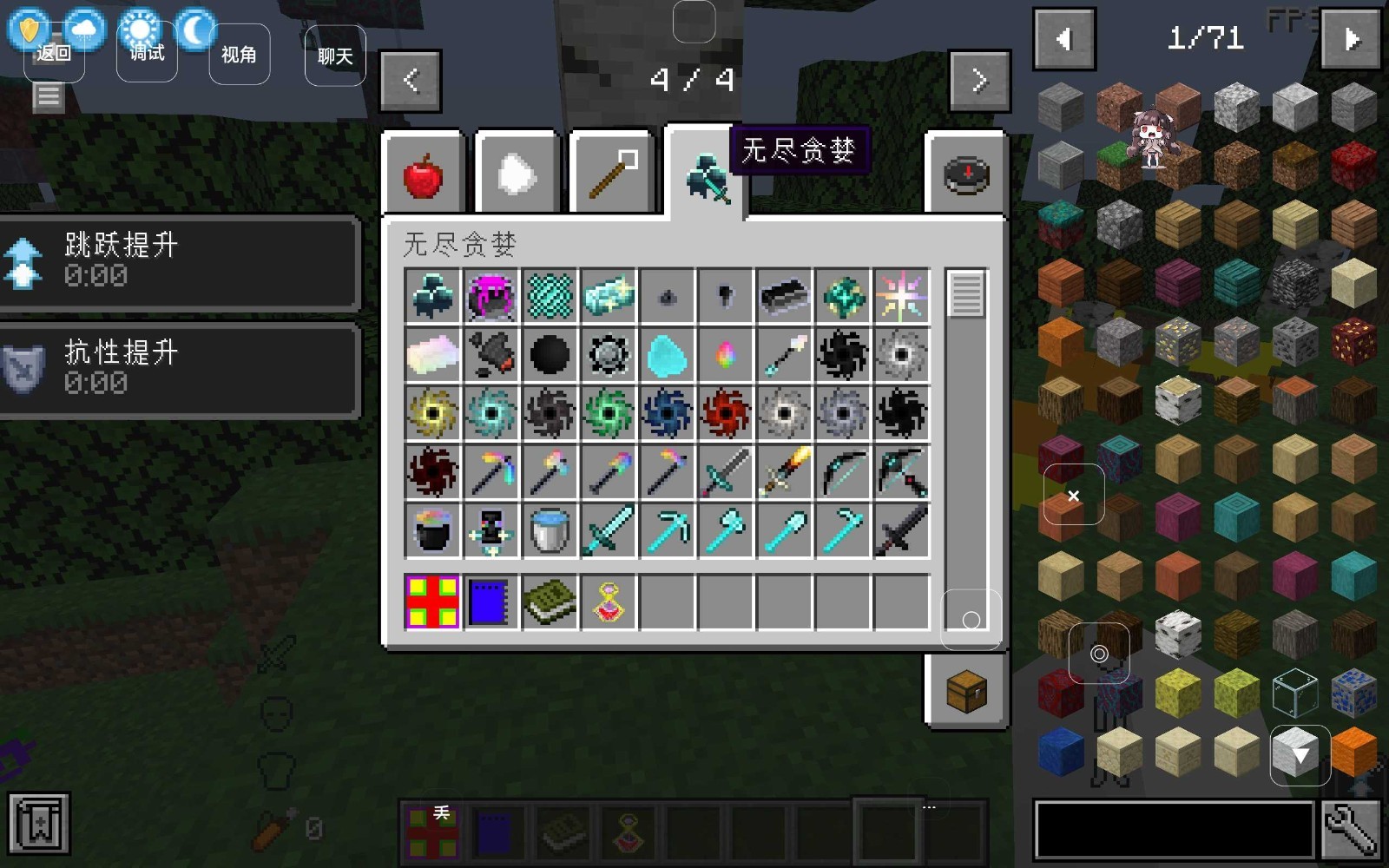Select the red and yellow block hotbar slot
This screenshot has width=1389, height=868.
tap(432, 602)
